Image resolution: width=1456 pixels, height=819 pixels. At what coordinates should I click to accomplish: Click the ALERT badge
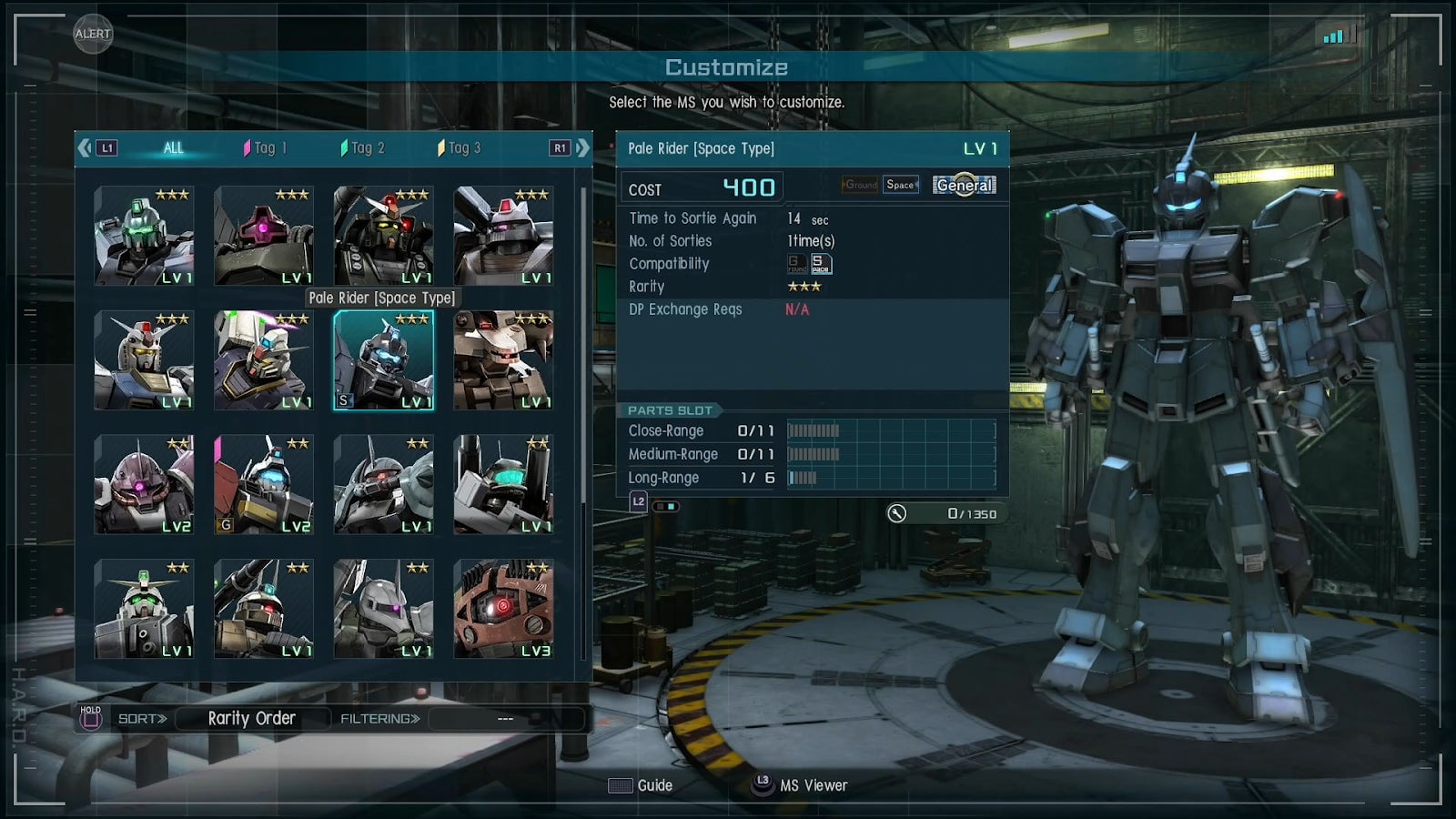pos(93,34)
